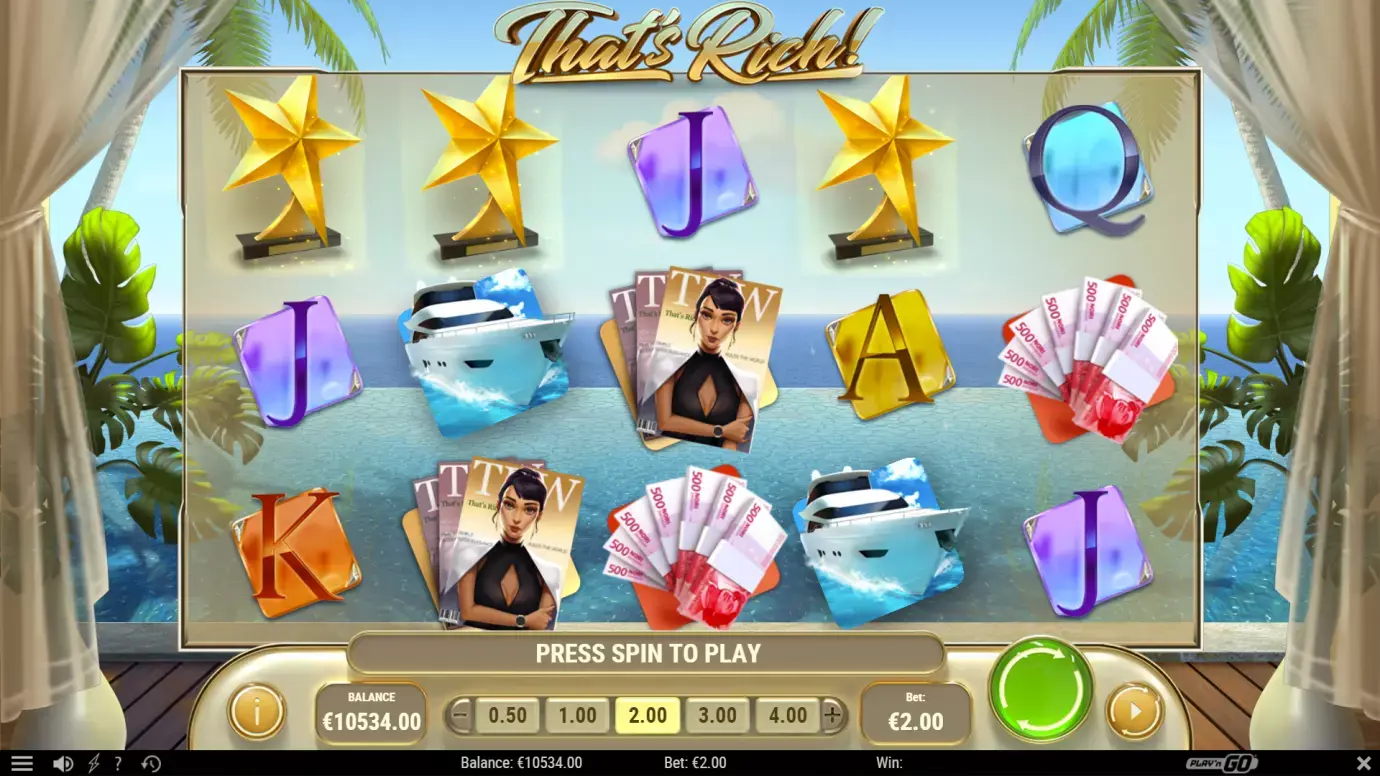The height and width of the screenshot is (776, 1380).
Task: Toggle fast play lightning bolt icon
Action: (x=94, y=764)
